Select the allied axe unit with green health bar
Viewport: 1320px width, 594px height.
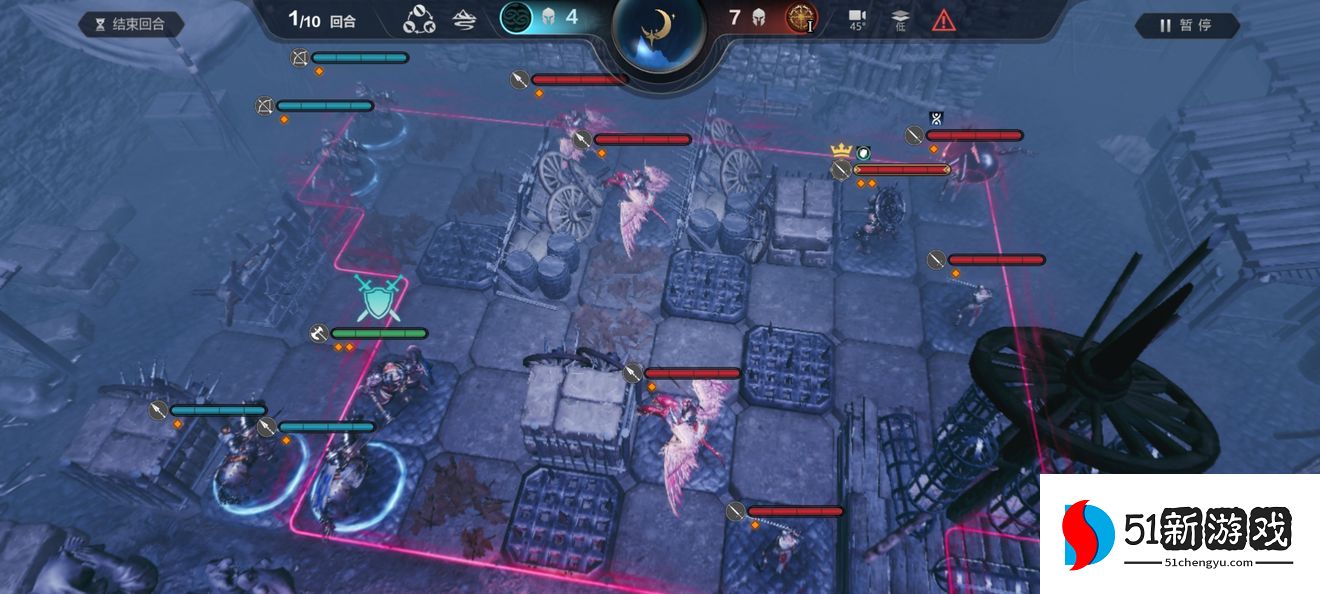pyautogui.click(x=400, y=378)
